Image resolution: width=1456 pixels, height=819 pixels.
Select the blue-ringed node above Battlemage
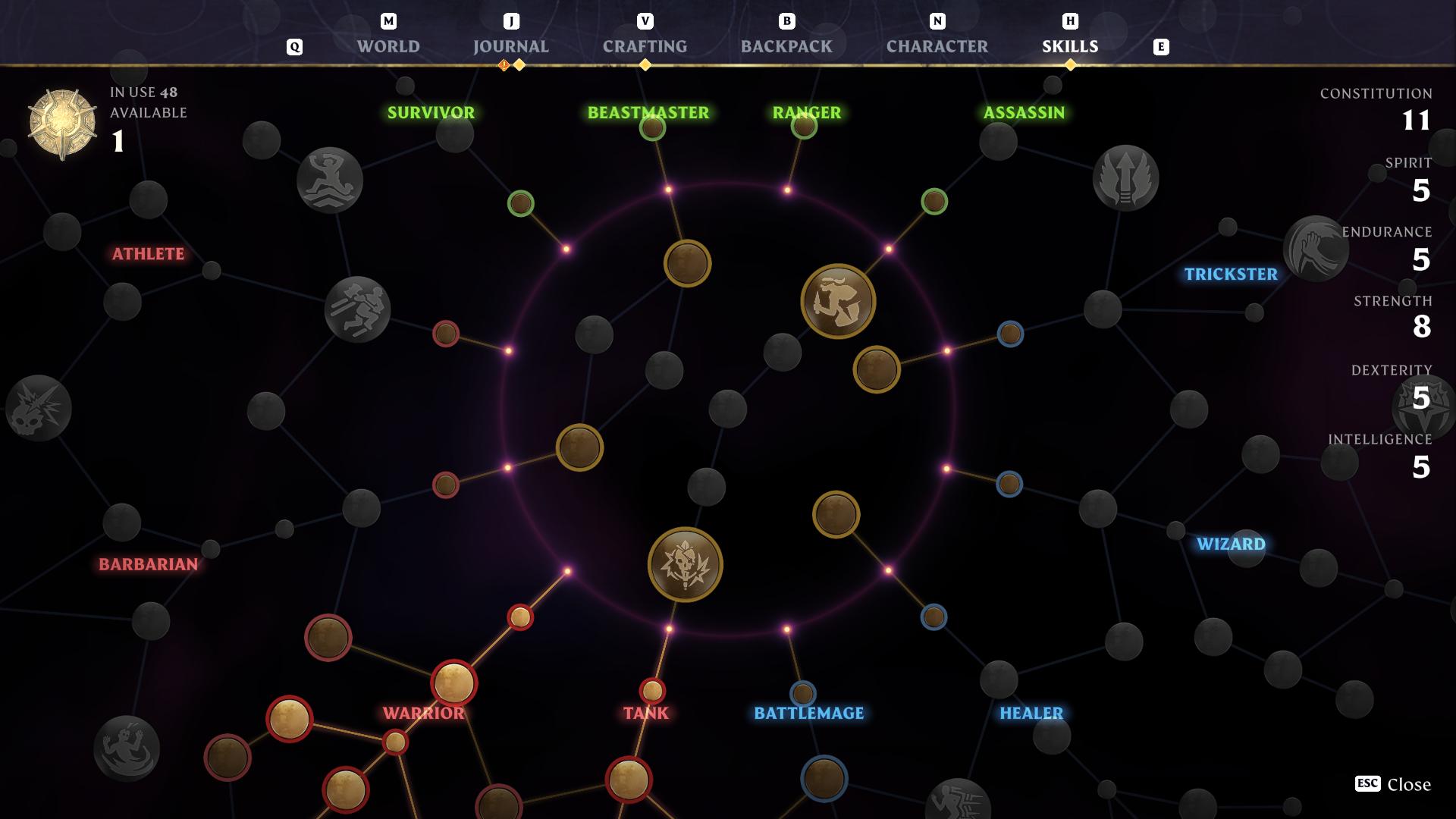click(x=802, y=693)
